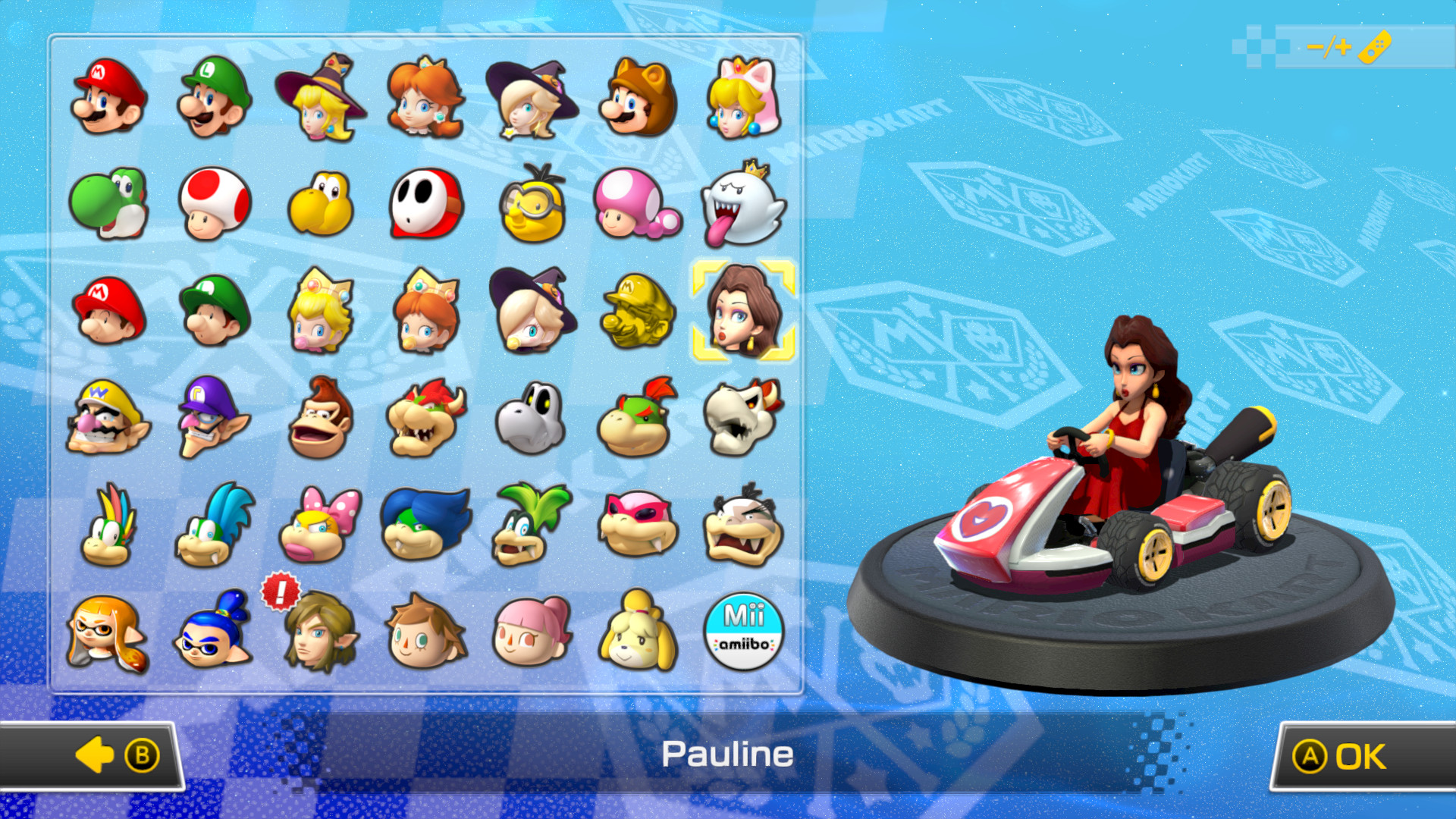
Task: Confirm Pauline with the OK button
Action: [1363, 755]
